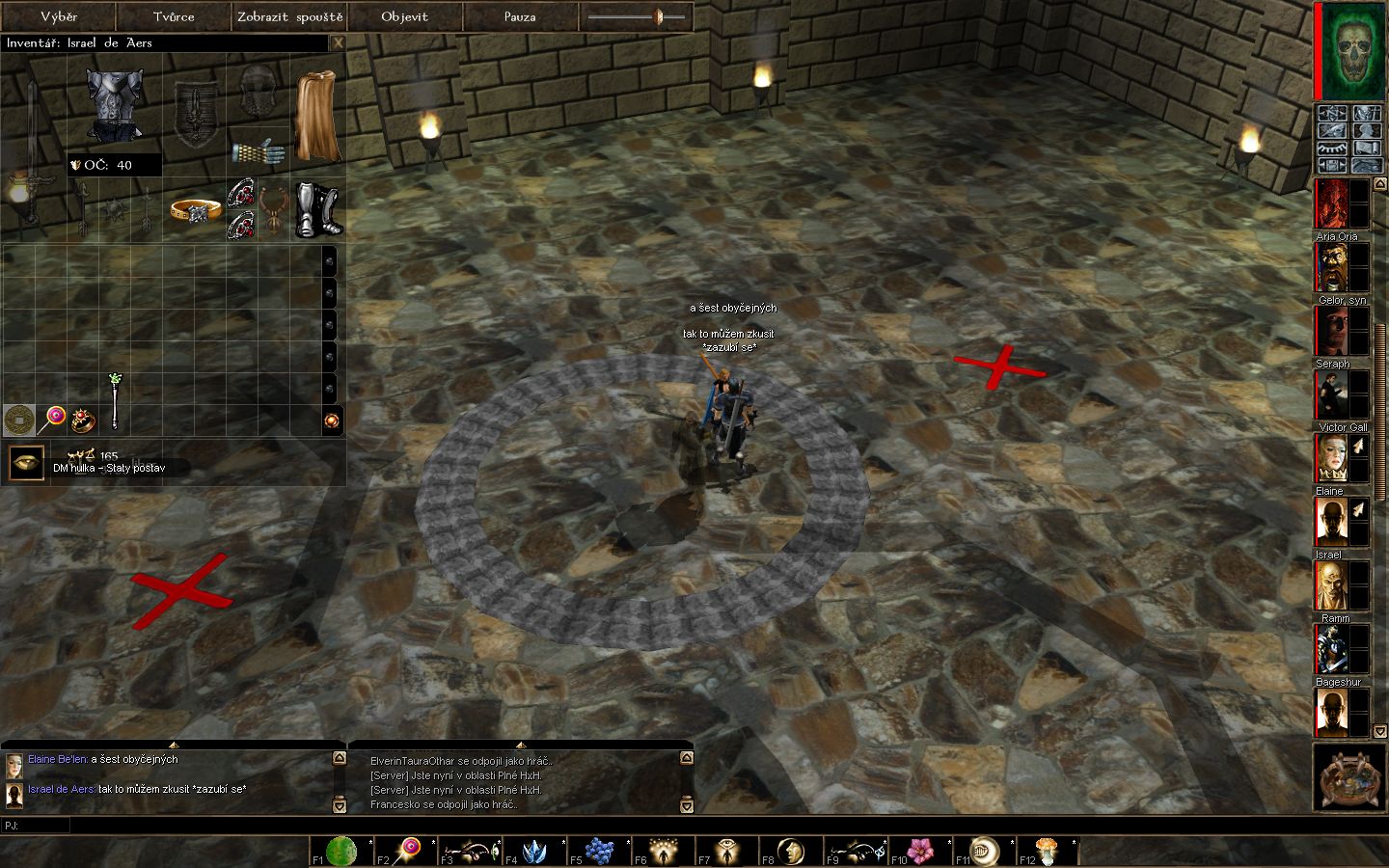Viewport: 1389px width, 868px height.
Task: Select the gold diamond ring slot
Action: pos(196,209)
